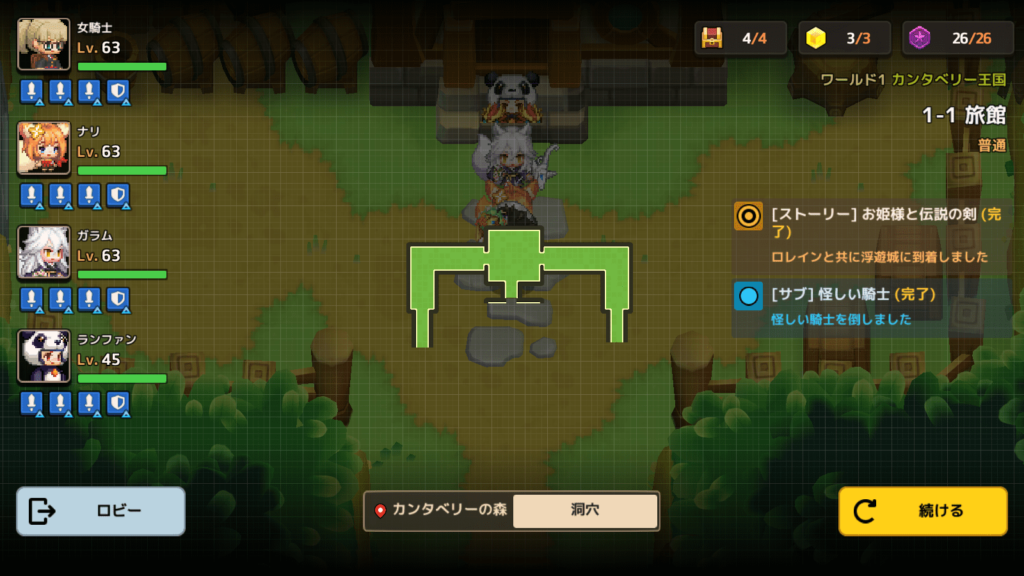This screenshot has width=1024, height=576.
Task: Continue the game with 続ける
Action: [x=922, y=511]
